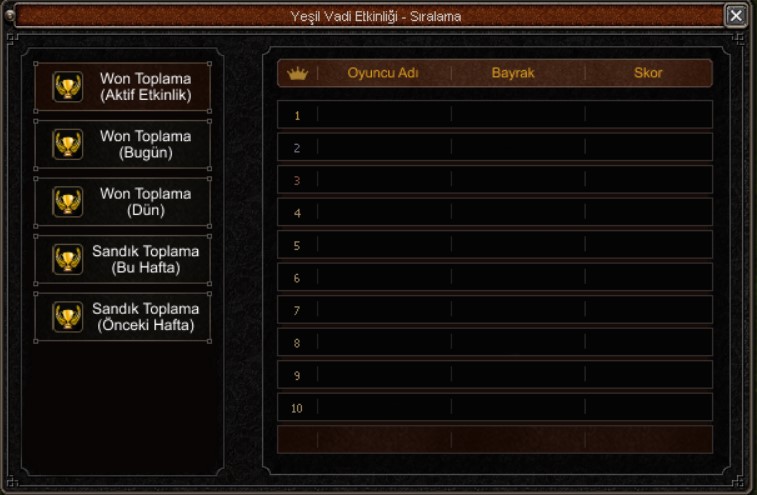This screenshot has width=757, height=495.
Task: Select Won Toplama (Aktif Etkinlik) ranking
Action: [123, 87]
